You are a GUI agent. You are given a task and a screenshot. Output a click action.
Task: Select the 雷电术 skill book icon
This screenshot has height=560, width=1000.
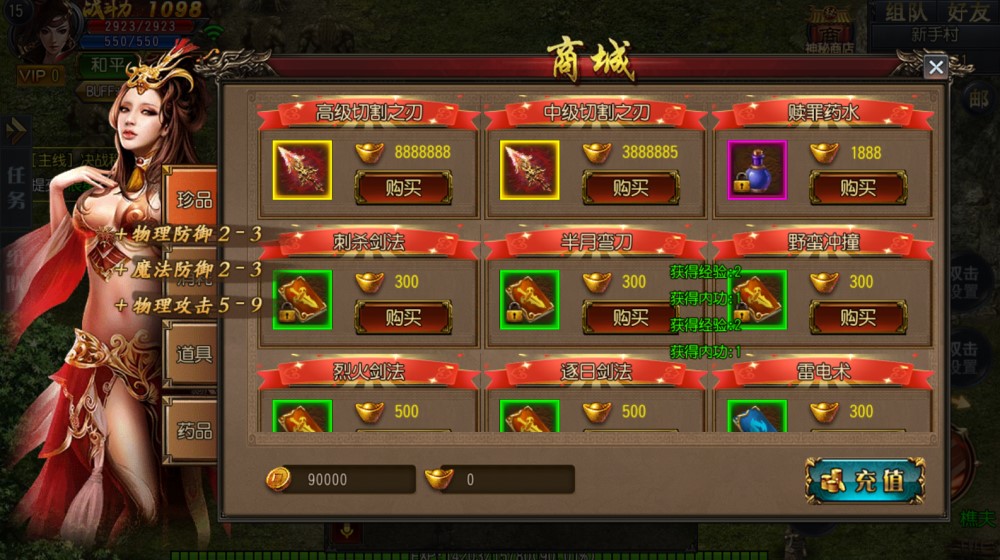tap(757, 417)
